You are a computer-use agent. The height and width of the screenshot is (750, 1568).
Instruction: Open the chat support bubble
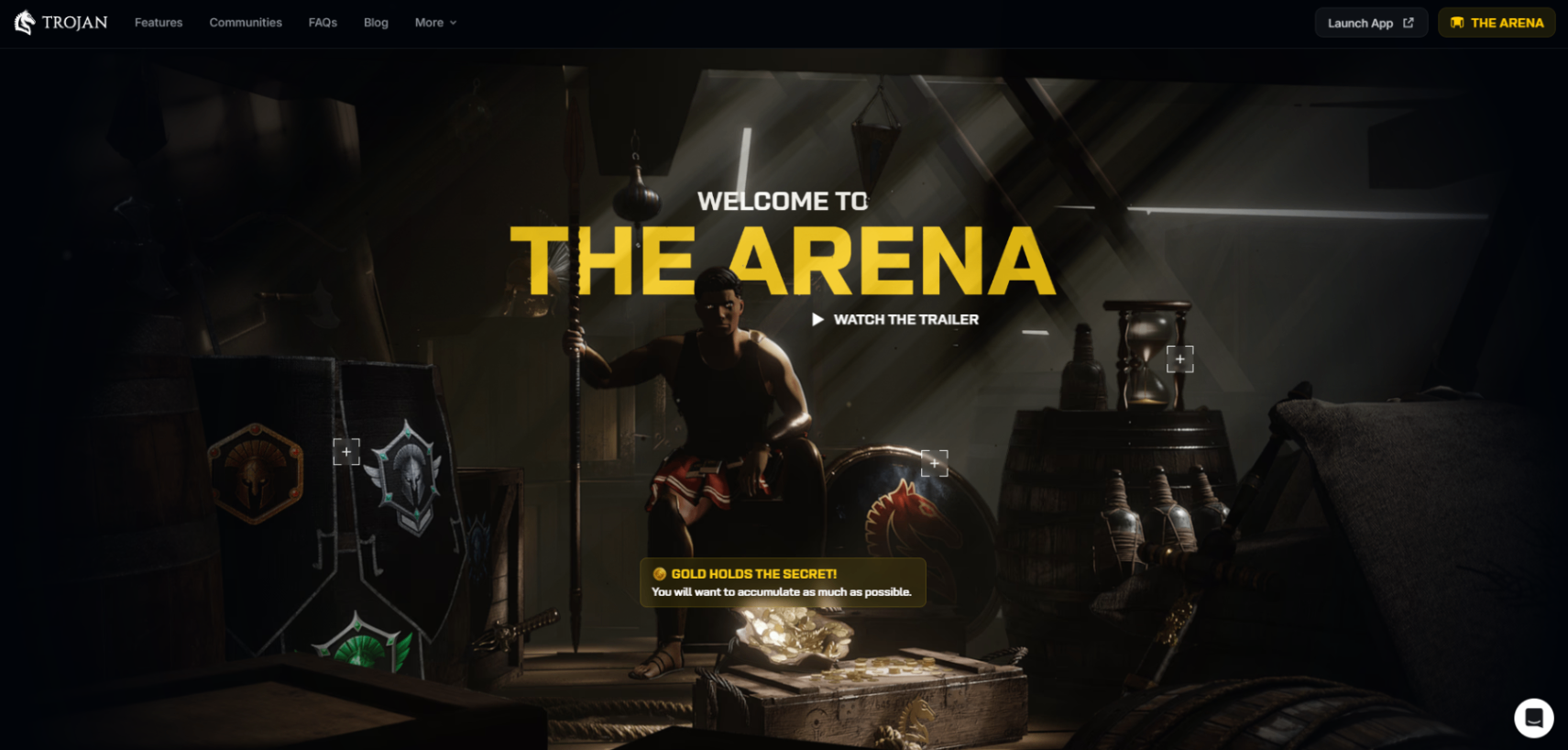click(1534, 718)
